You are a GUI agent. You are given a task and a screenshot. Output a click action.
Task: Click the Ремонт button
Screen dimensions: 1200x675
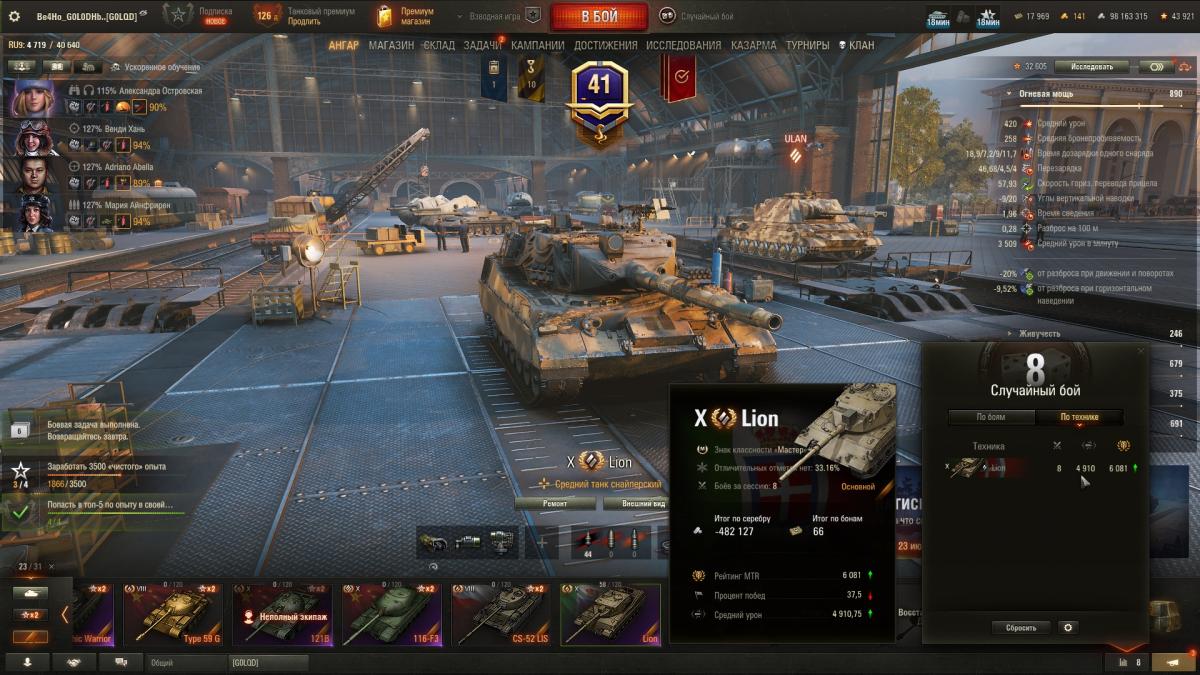coord(555,504)
